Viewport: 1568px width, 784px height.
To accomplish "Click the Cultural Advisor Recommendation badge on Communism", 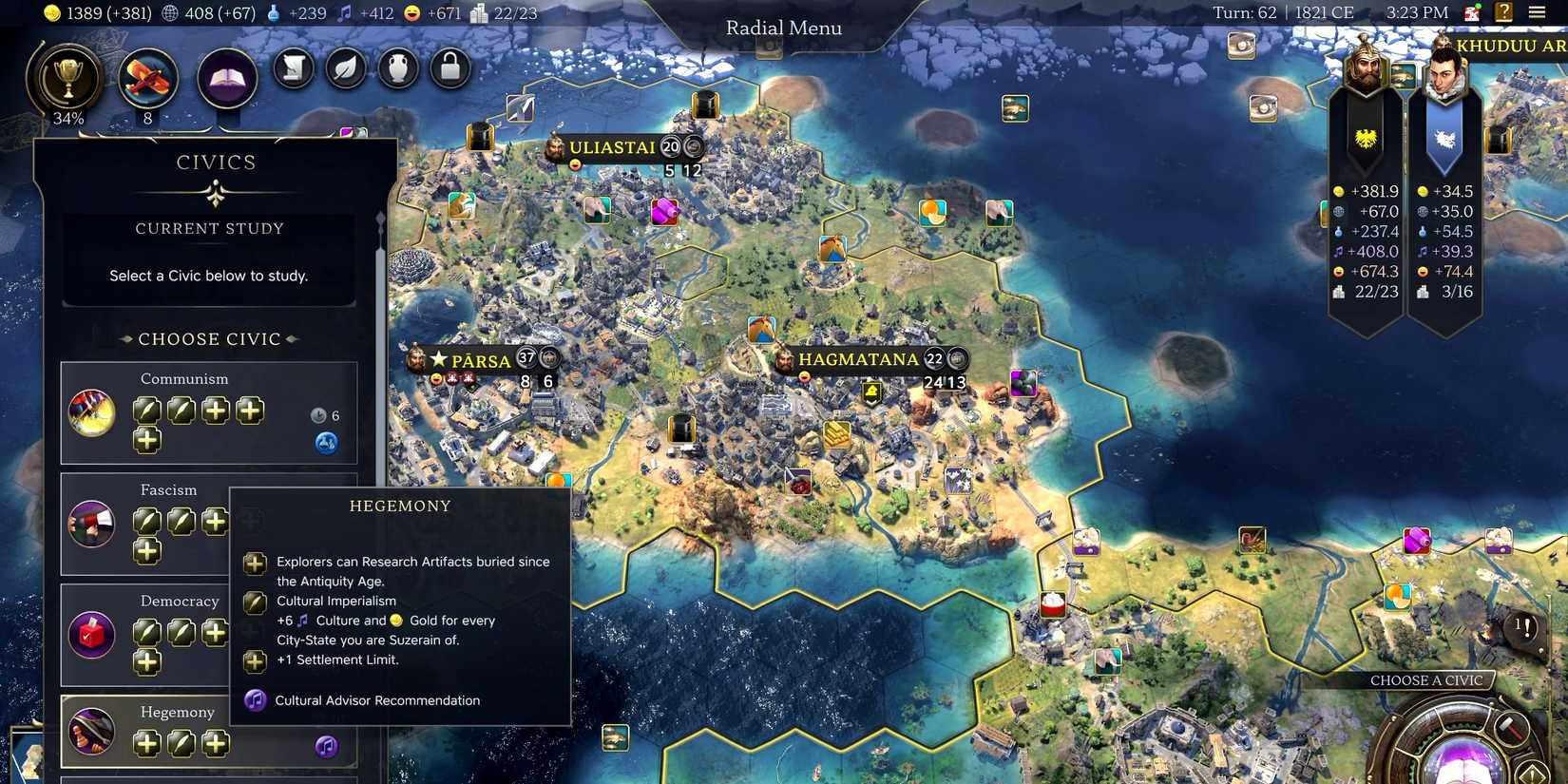I will [326, 442].
